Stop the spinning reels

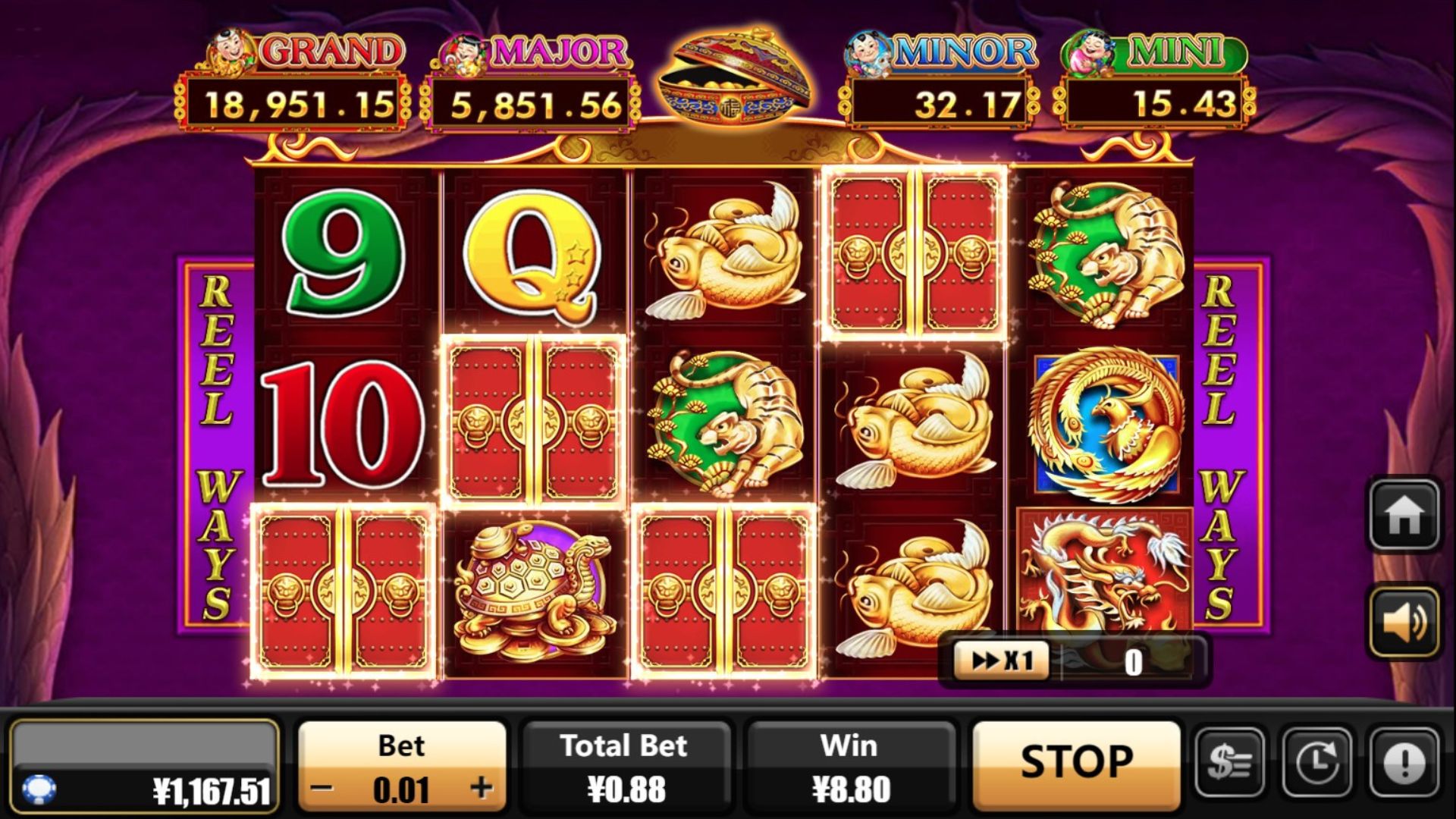[1076, 762]
